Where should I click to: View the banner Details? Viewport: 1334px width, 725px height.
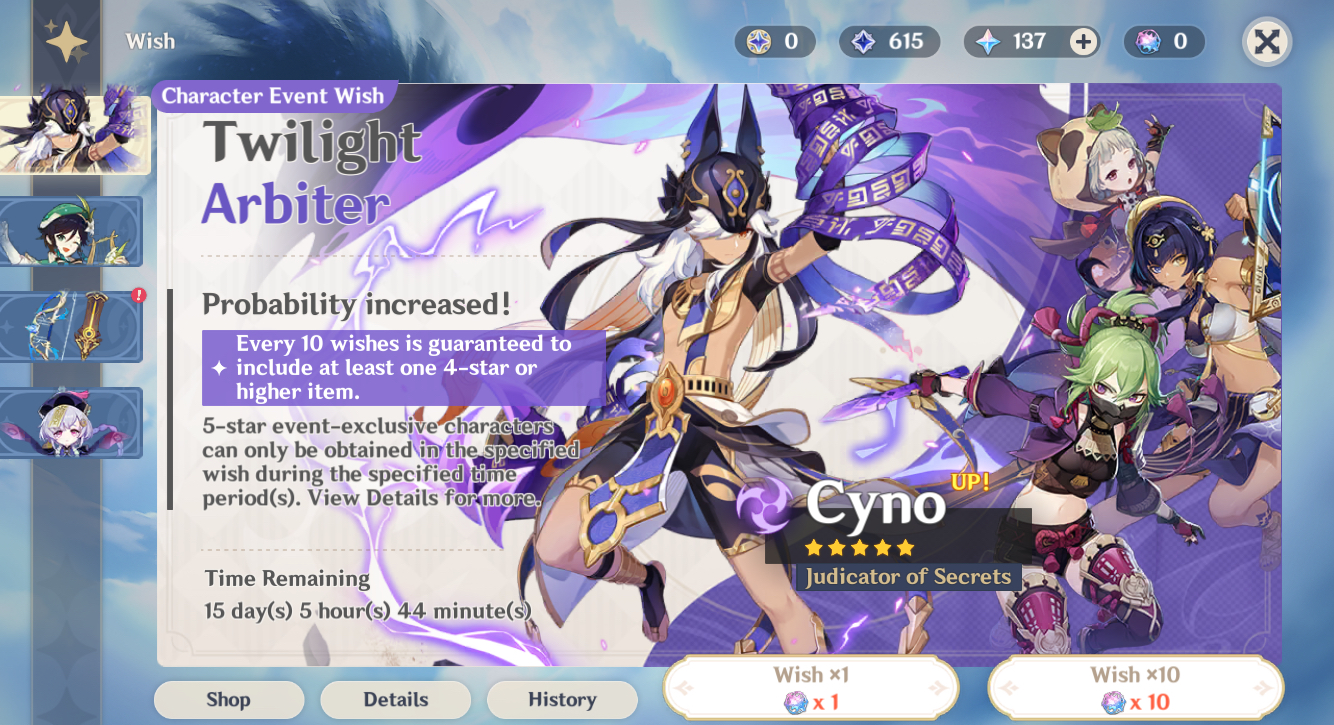click(395, 700)
